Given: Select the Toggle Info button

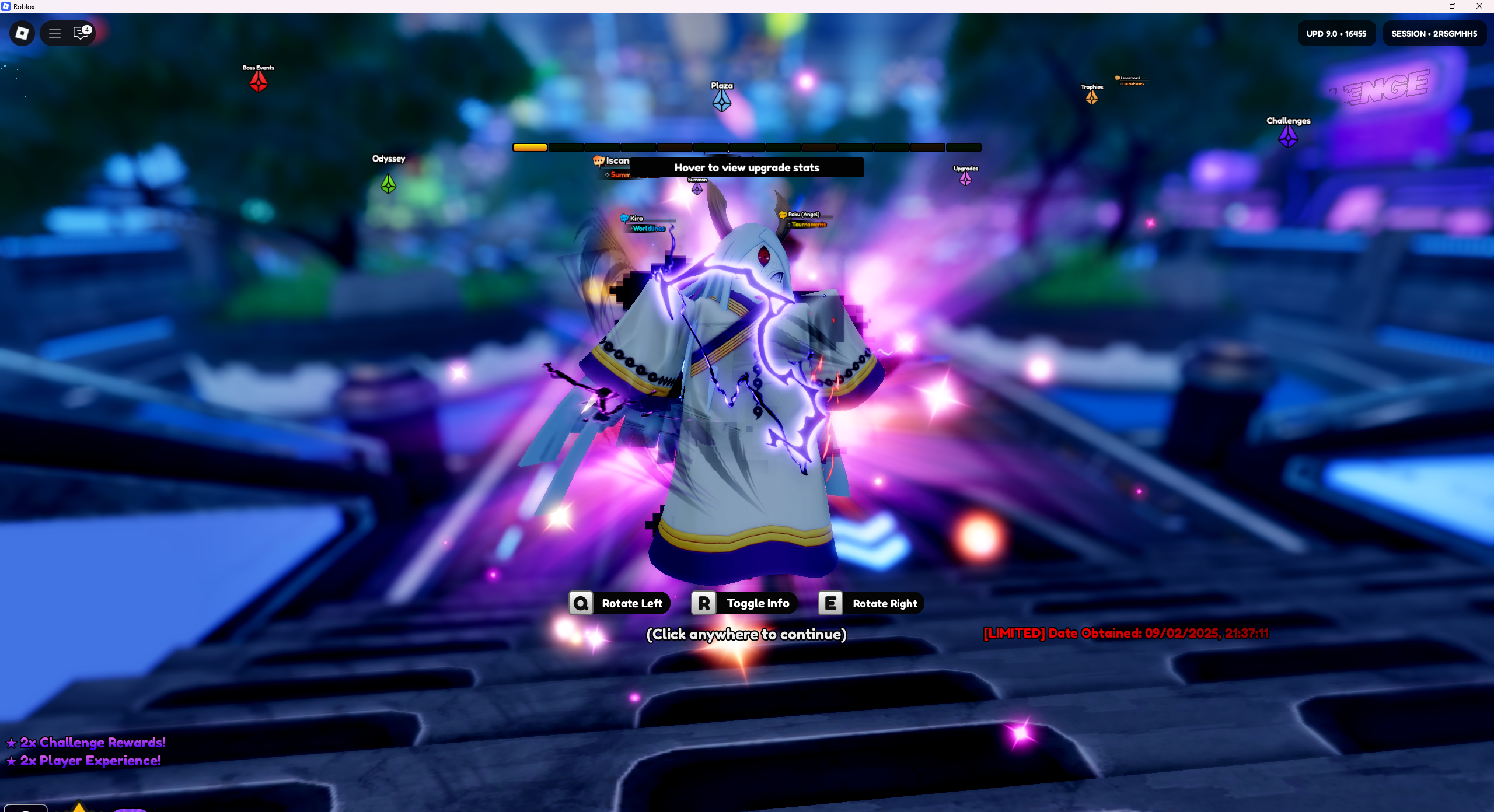Looking at the screenshot, I should click(x=744, y=603).
